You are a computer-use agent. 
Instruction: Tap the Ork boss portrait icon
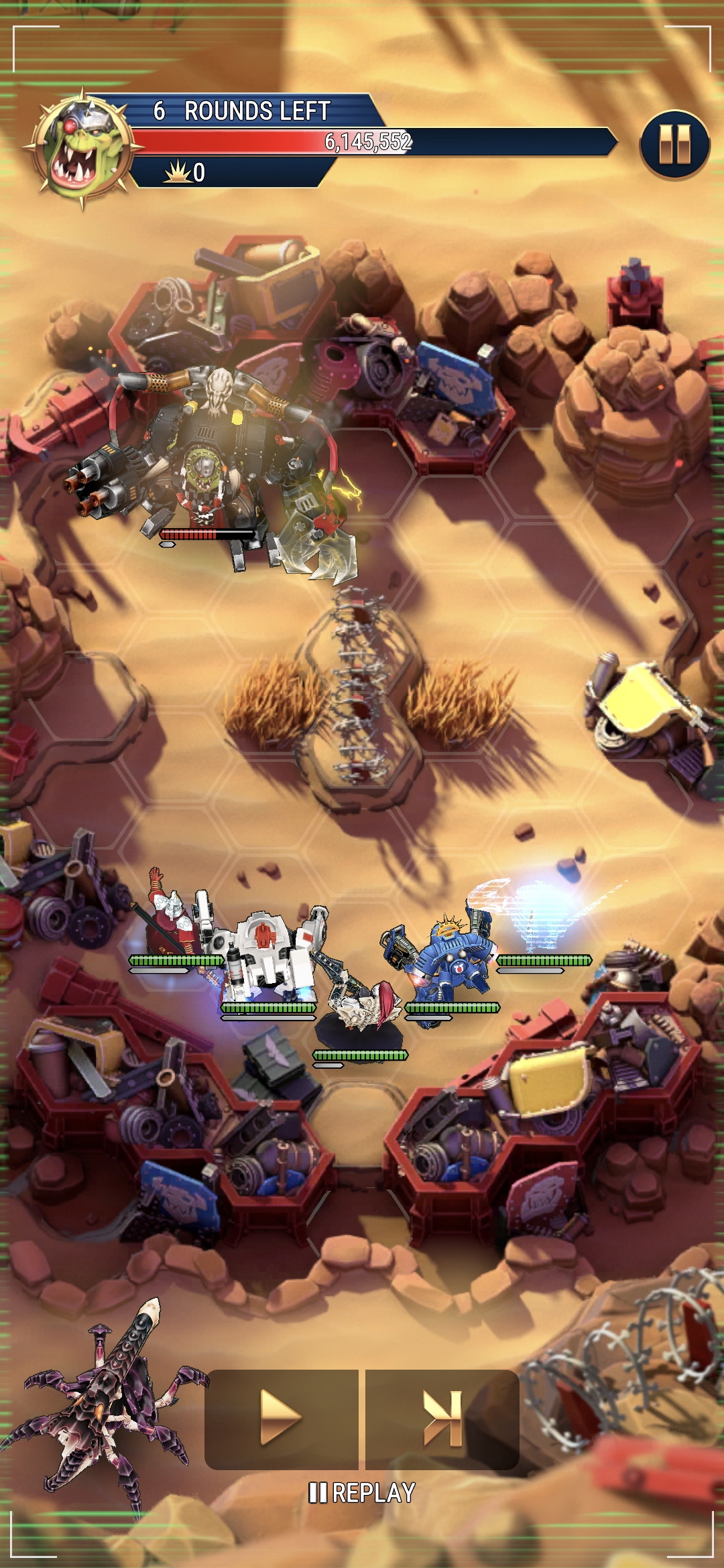tap(83, 147)
